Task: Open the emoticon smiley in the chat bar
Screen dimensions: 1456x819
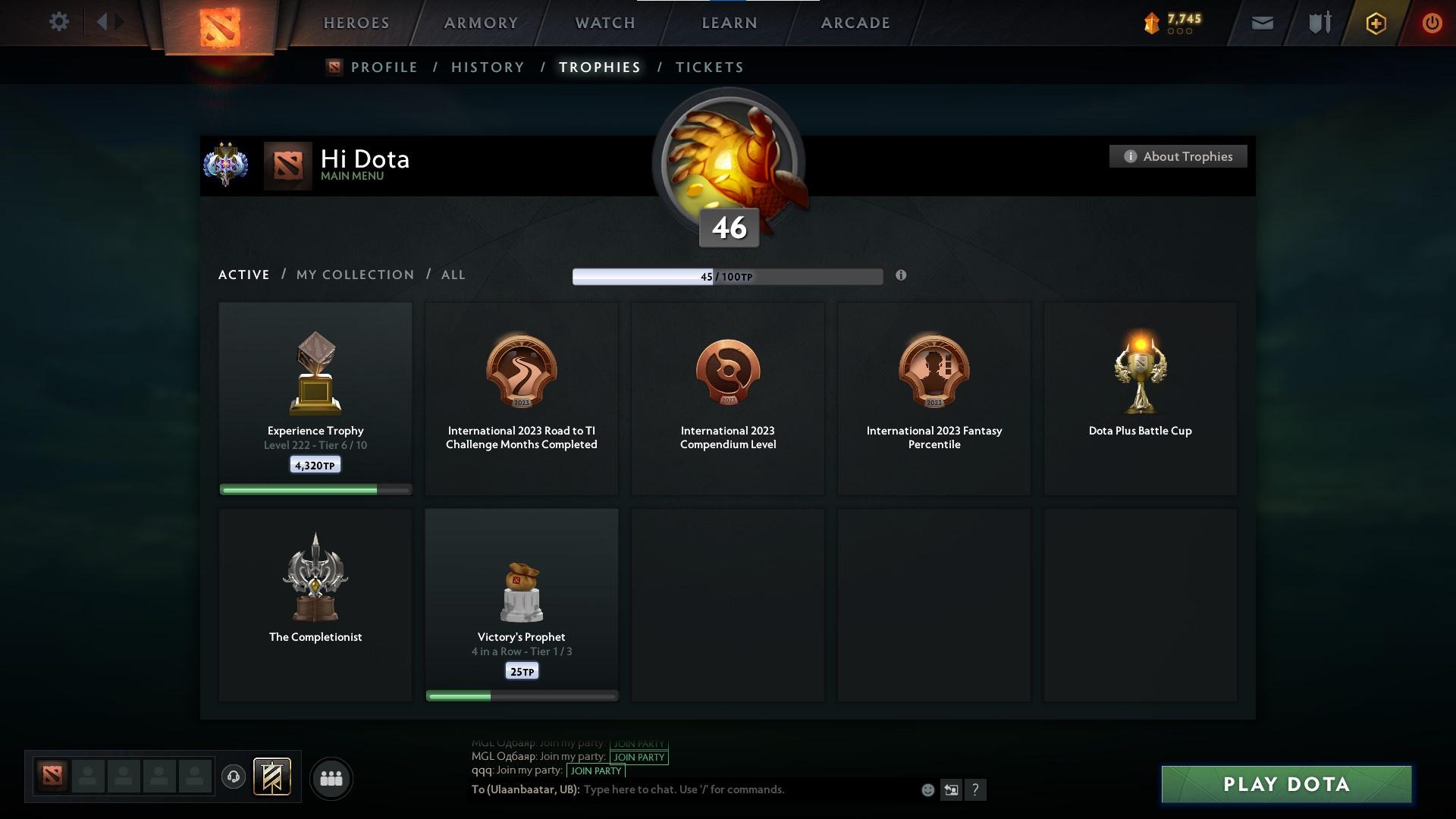Action: 927,789
